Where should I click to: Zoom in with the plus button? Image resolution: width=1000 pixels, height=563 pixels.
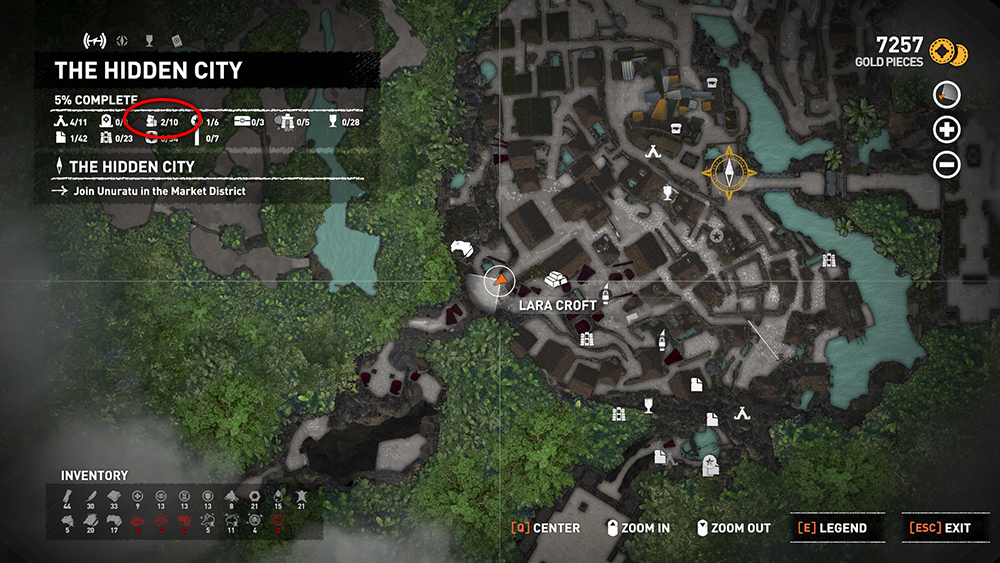coord(946,129)
